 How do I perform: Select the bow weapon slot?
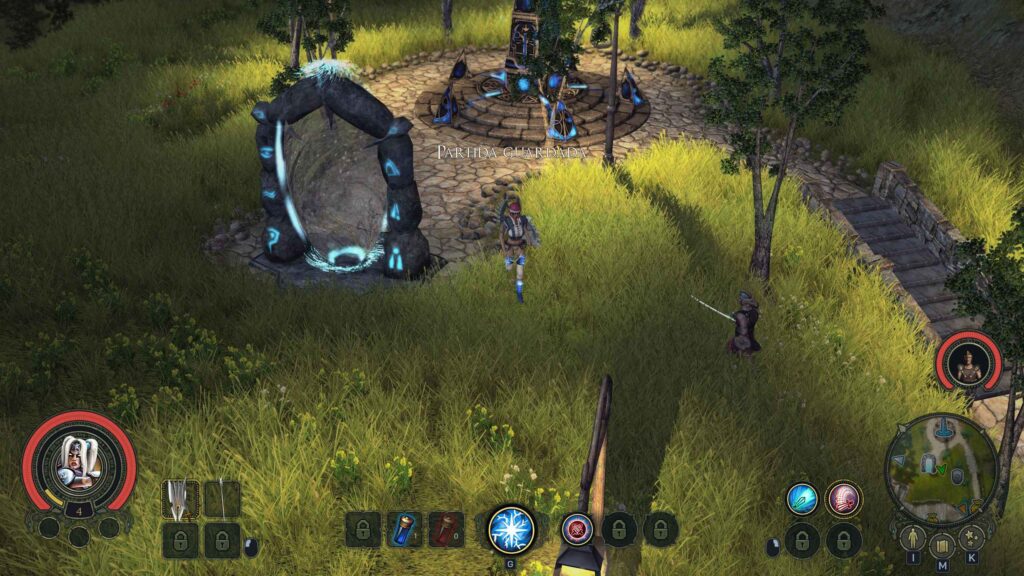point(222,498)
